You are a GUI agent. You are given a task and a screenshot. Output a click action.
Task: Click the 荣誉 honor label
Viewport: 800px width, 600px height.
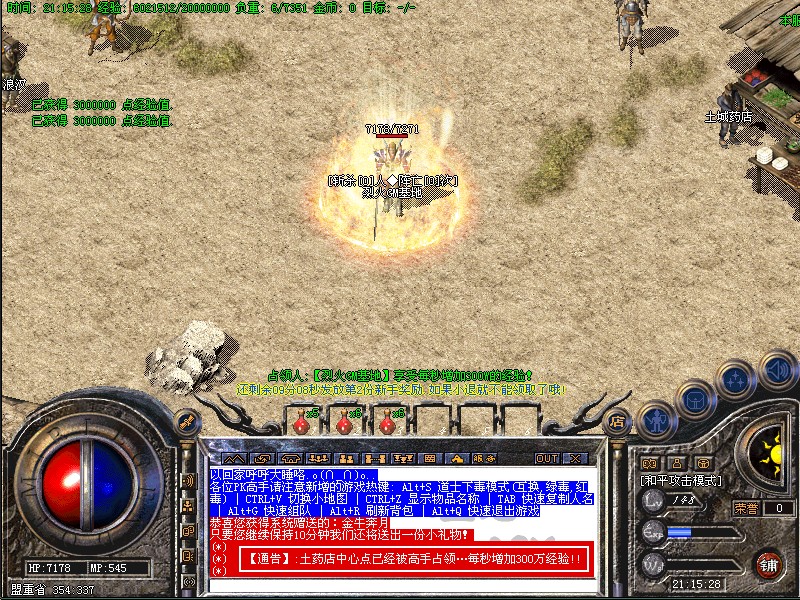[747, 508]
